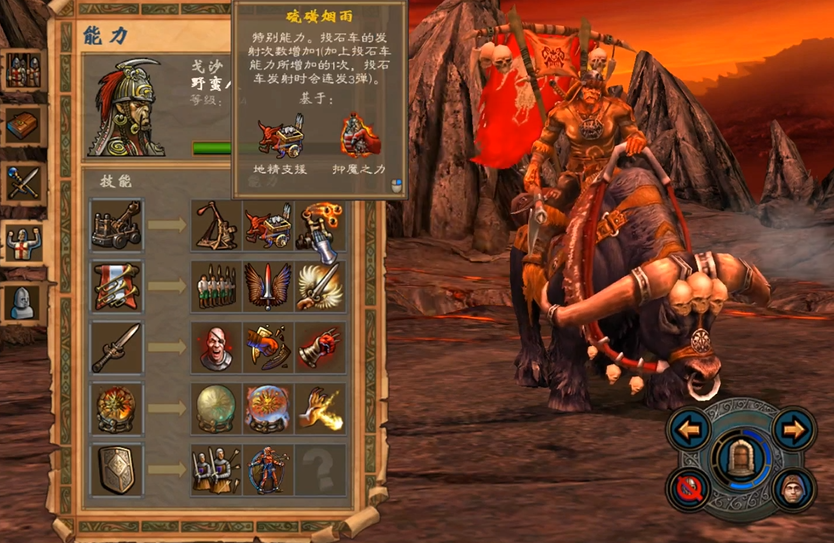Select the red cart with chest ability
Image resolution: width=834 pixels, height=543 pixels.
tap(268, 225)
